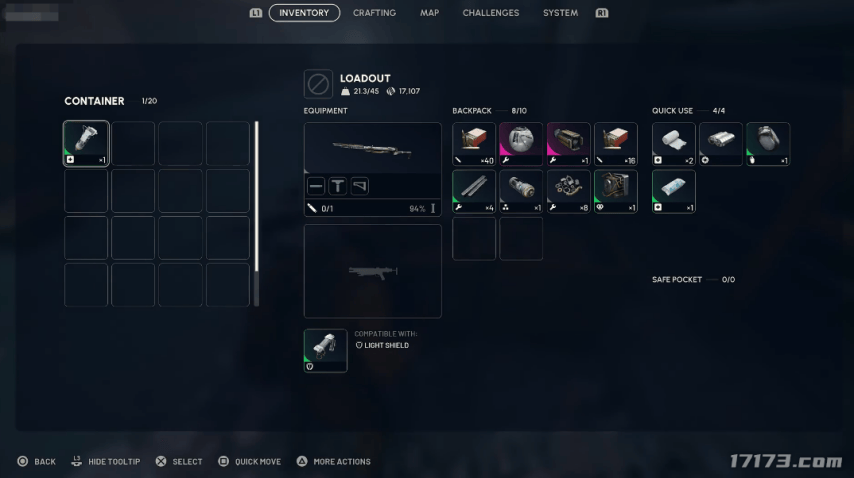Viewport: 854px width, 478px height.
Task: Choose the grenade quick use slot
Action: pos(768,144)
